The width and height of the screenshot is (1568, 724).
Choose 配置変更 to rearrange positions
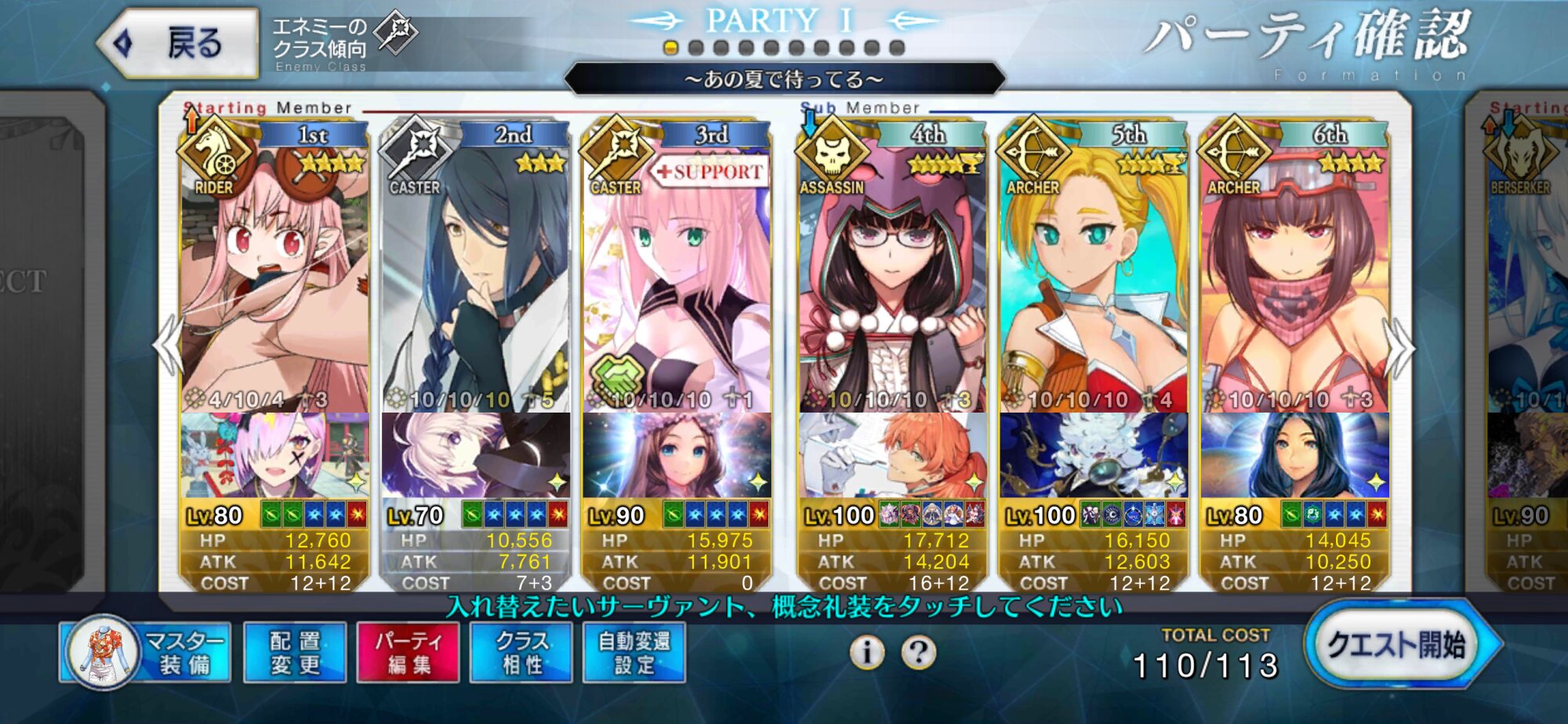tap(295, 653)
